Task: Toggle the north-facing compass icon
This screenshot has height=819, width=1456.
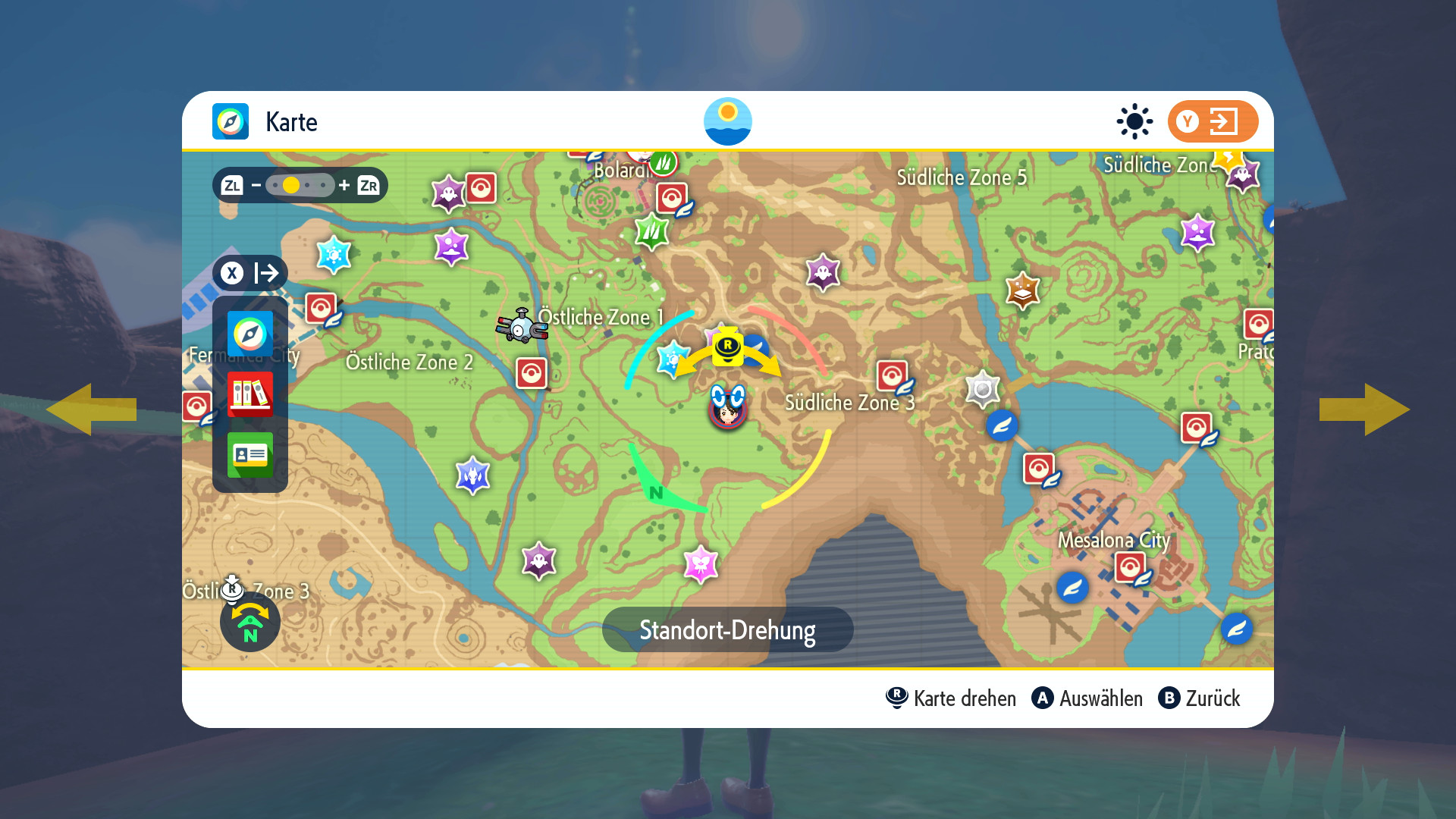Action: point(250,622)
